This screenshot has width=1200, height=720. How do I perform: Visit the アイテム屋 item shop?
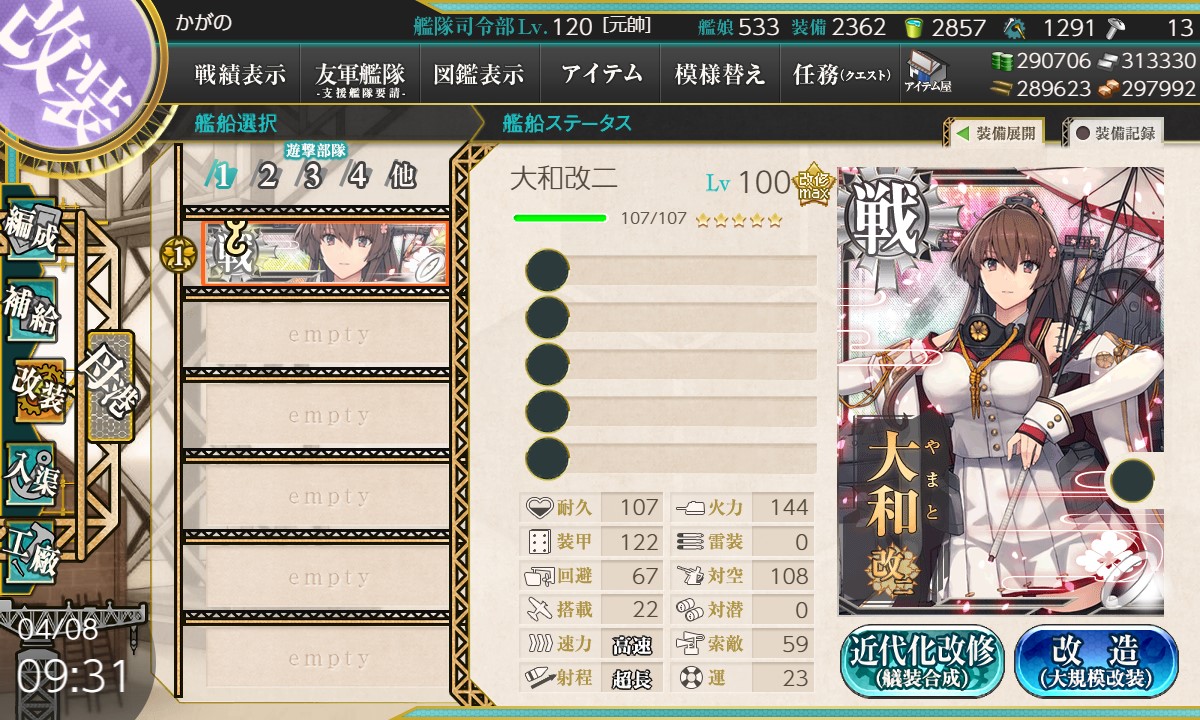coord(928,72)
